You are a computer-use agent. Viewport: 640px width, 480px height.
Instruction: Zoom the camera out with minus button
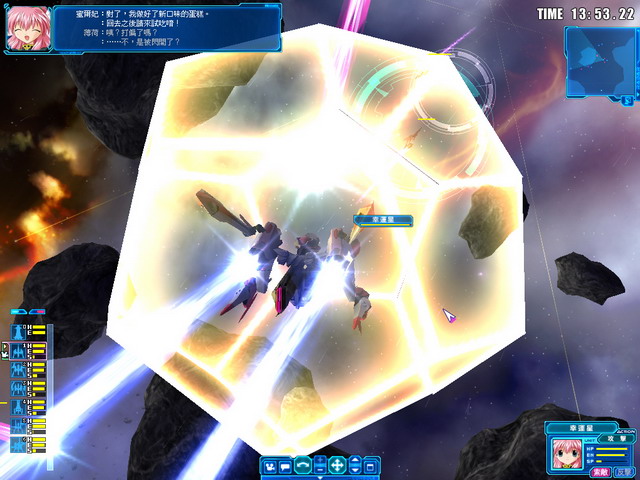click(320, 470)
